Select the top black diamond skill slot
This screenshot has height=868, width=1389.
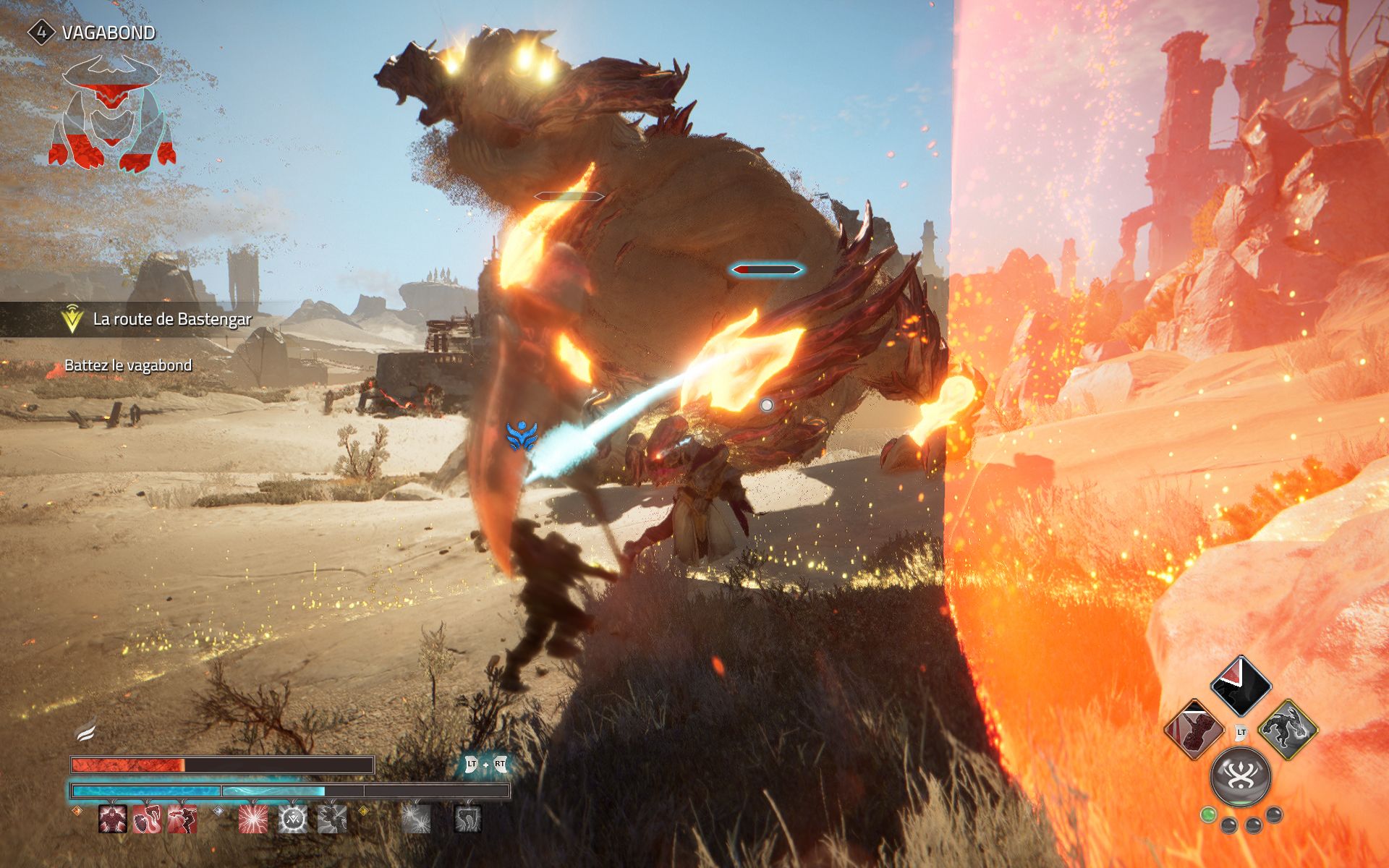[1241, 686]
